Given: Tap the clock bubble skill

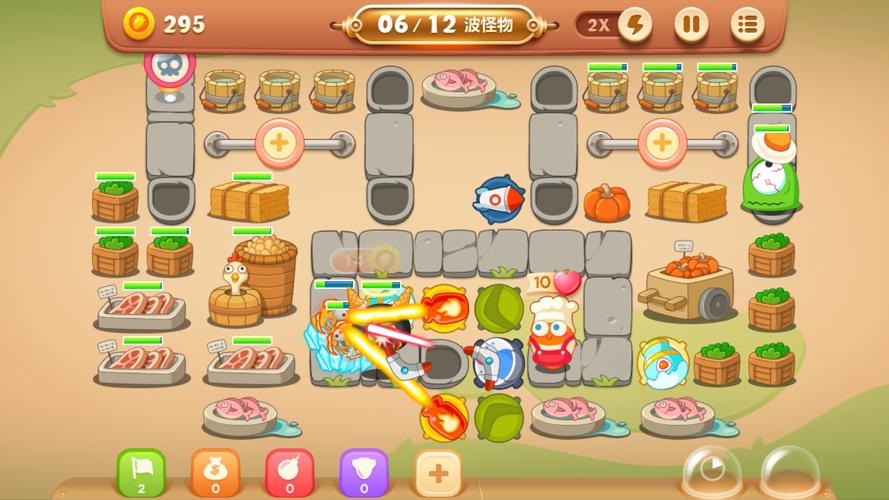Looking at the screenshot, I should [x=712, y=472].
